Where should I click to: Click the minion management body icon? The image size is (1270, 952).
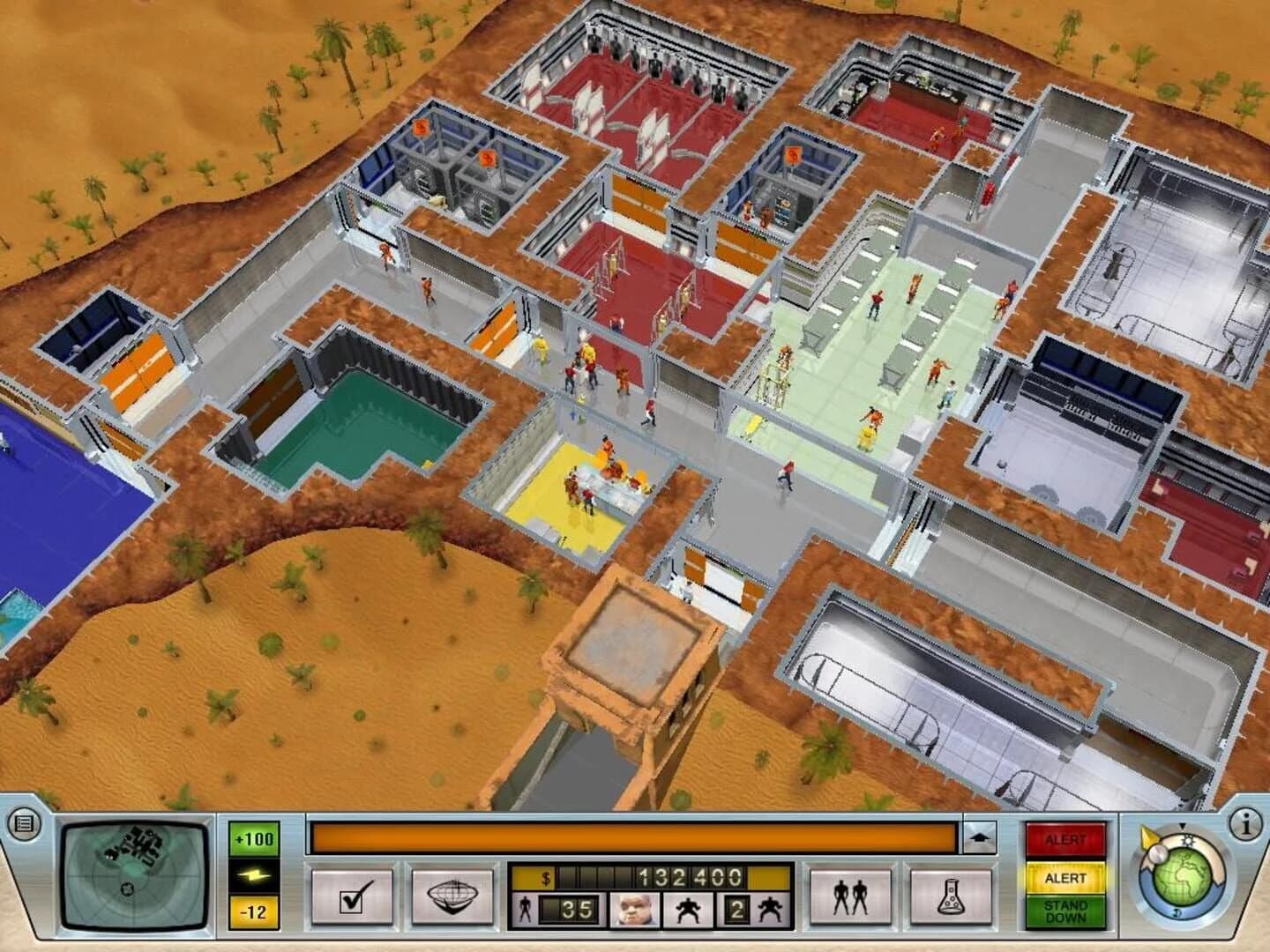pyautogui.click(x=687, y=908)
